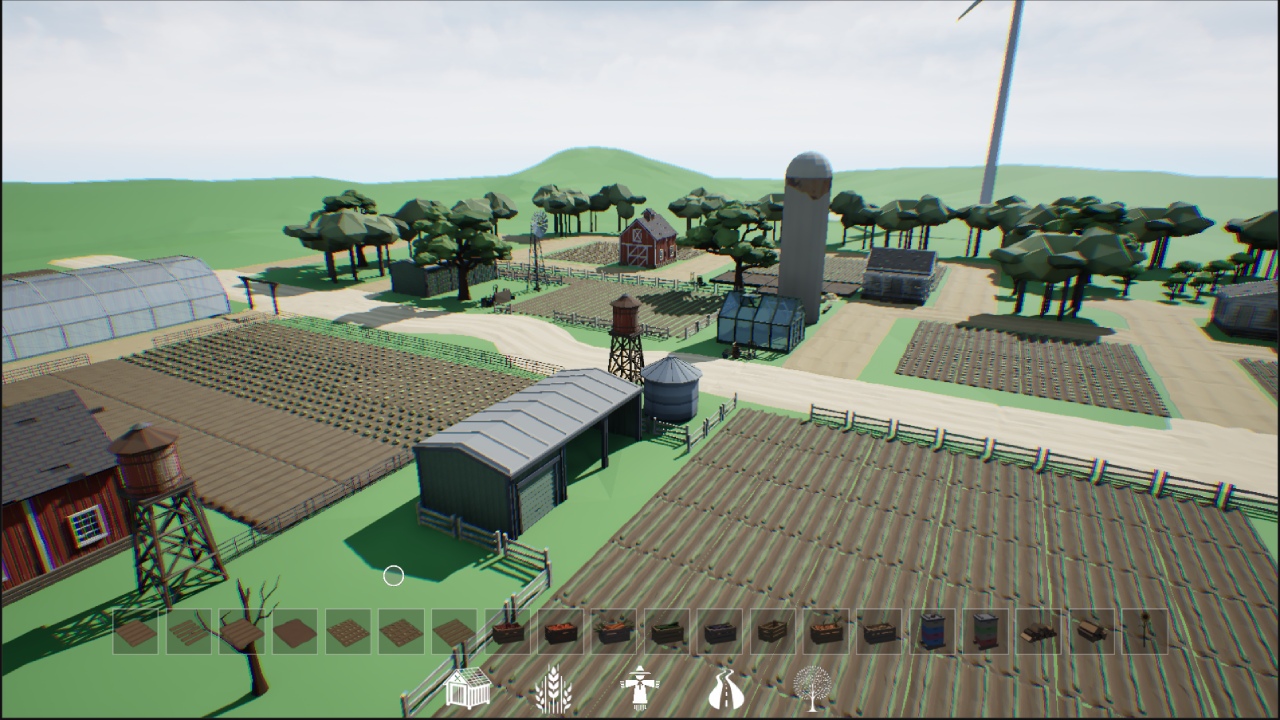Select the green barrel hotbar slot
This screenshot has height=720, width=1280.
pos(985,632)
